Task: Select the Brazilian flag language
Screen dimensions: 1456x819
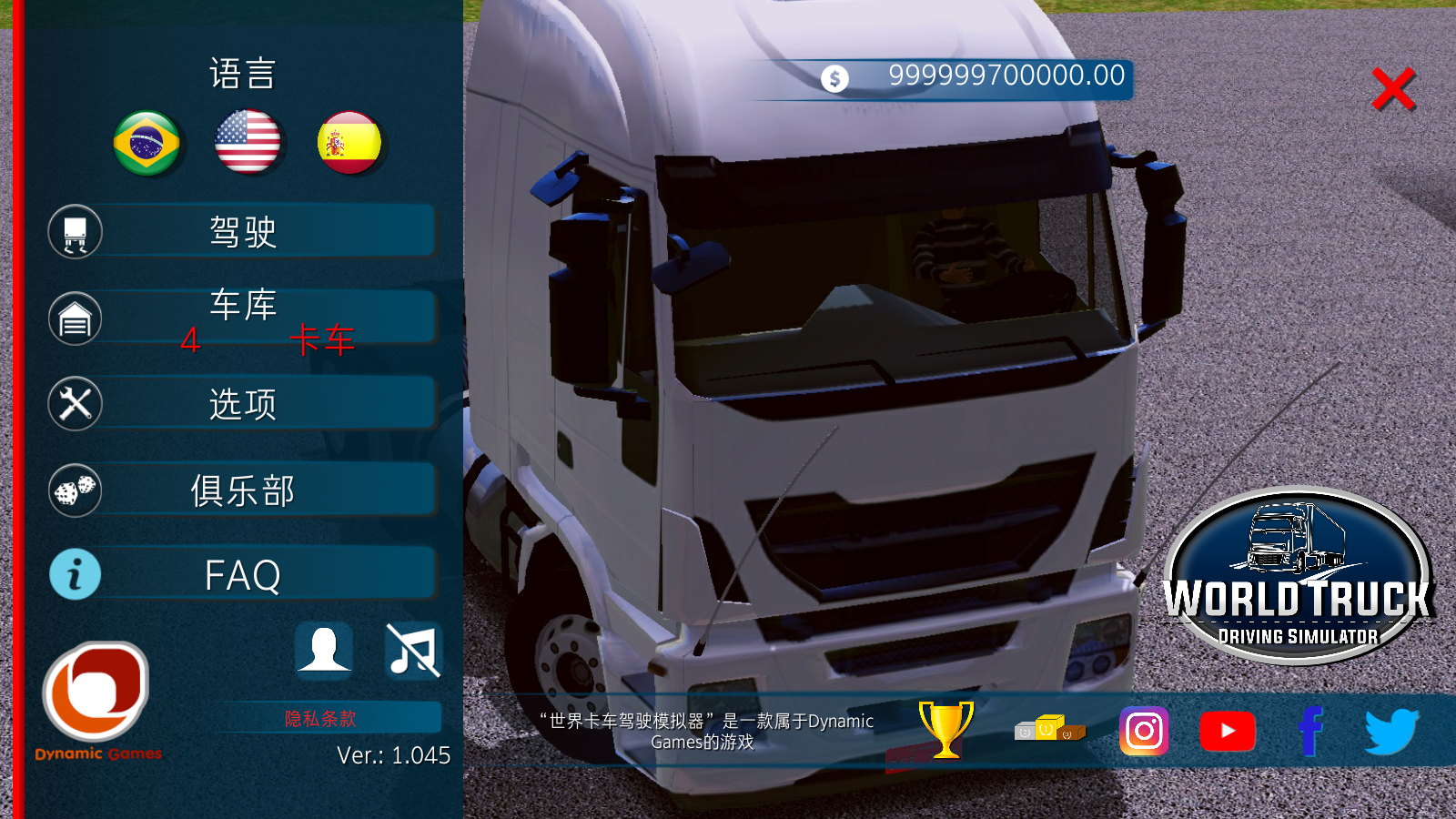Action: point(147,143)
